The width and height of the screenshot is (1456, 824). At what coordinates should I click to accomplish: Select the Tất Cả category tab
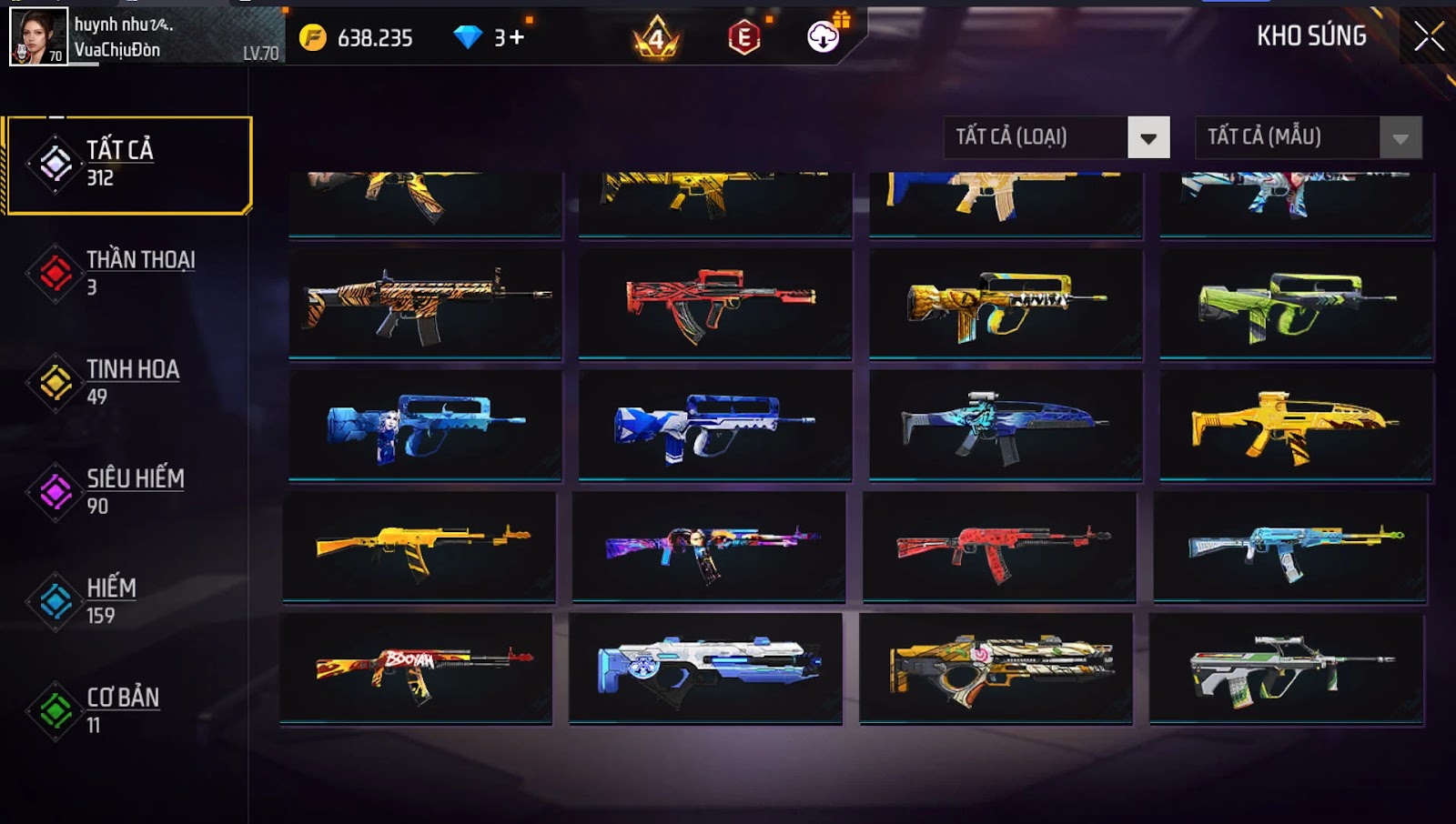pyautogui.click(x=128, y=165)
